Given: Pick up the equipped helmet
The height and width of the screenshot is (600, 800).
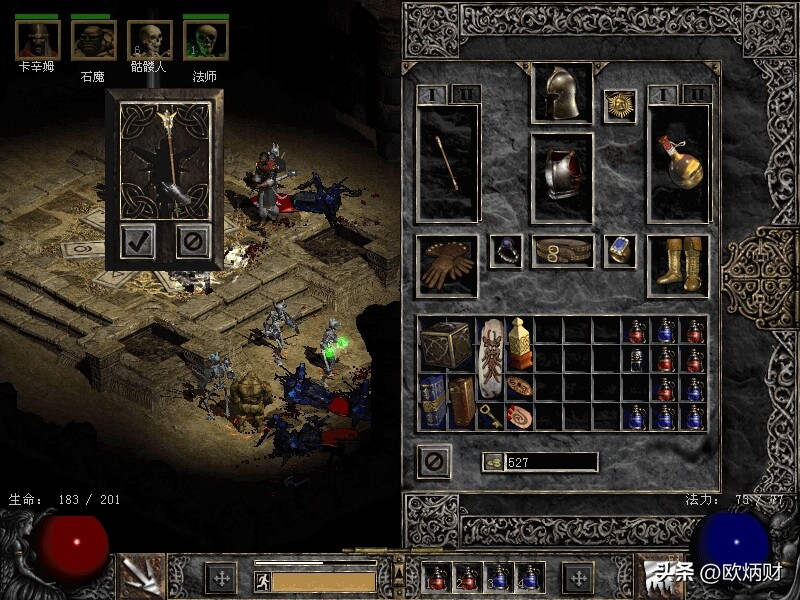Looking at the screenshot, I should tap(561, 94).
